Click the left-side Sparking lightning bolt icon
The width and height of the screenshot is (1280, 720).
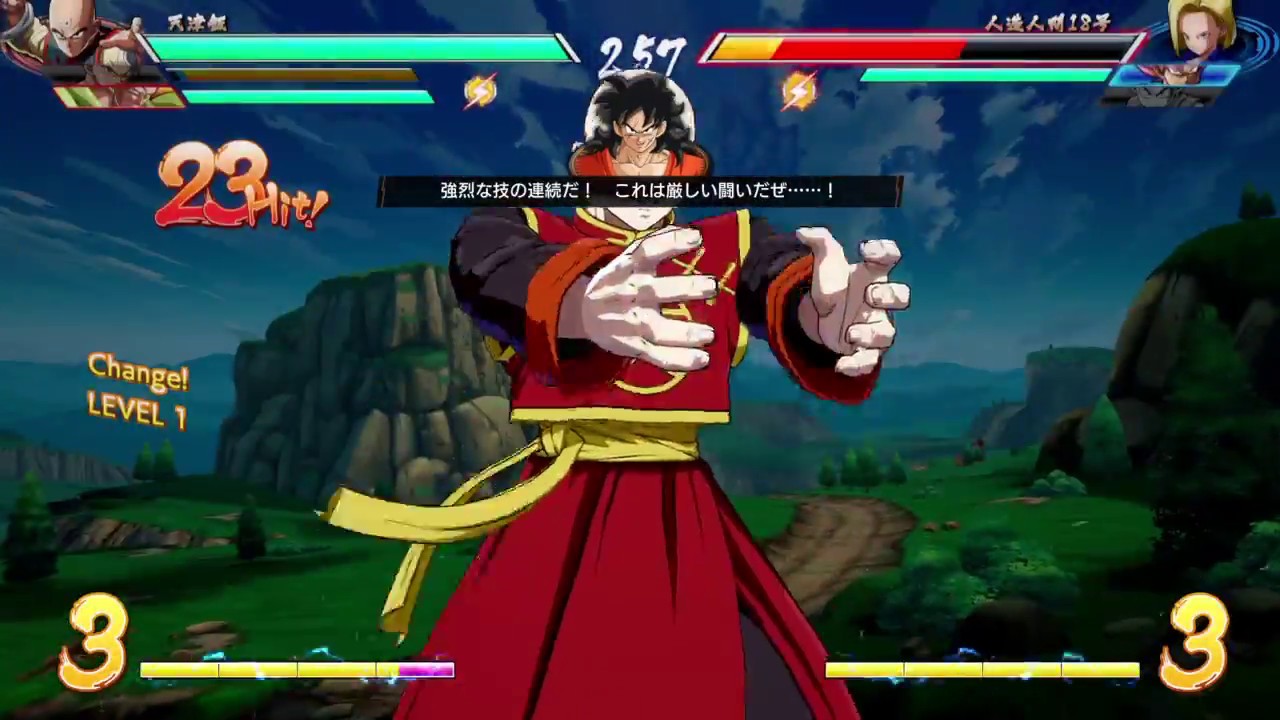coord(478,91)
